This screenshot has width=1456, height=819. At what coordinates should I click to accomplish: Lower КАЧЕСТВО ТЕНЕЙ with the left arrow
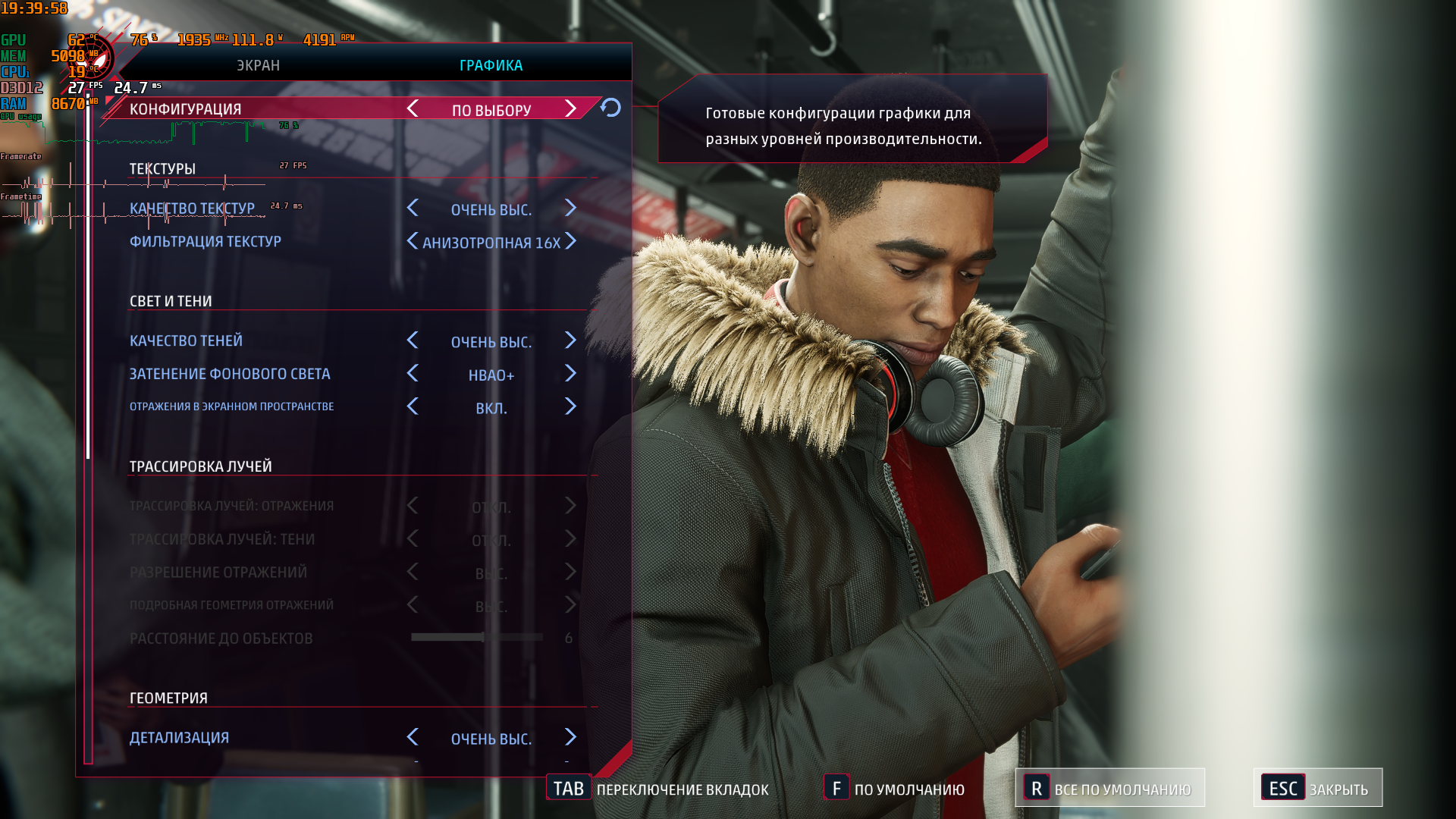413,340
